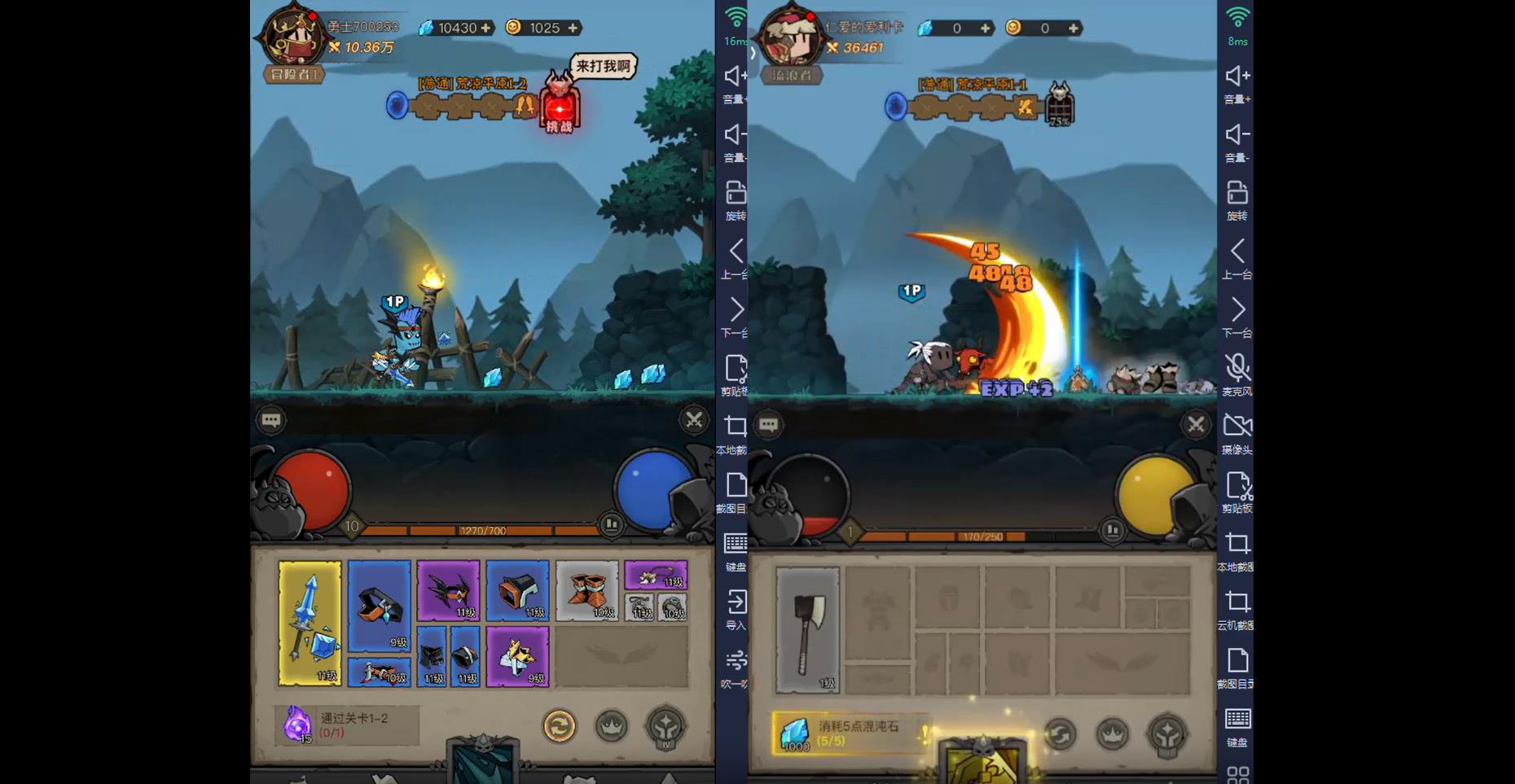Open the 通过关卡1-2 quest tracker
1515x784 pixels.
click(348, 725)
